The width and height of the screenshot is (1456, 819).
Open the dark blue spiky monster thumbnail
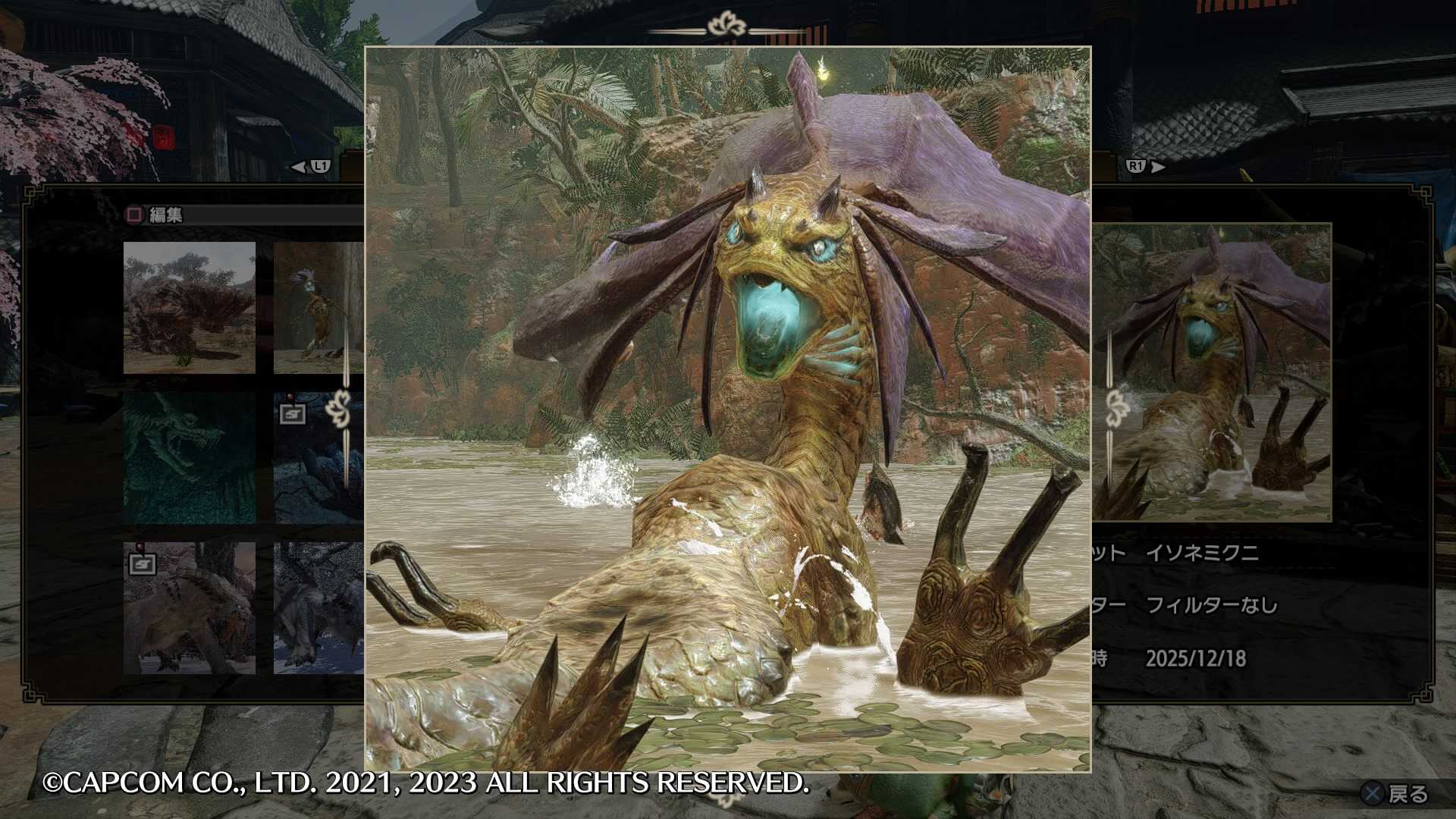[x=318, y=457]
